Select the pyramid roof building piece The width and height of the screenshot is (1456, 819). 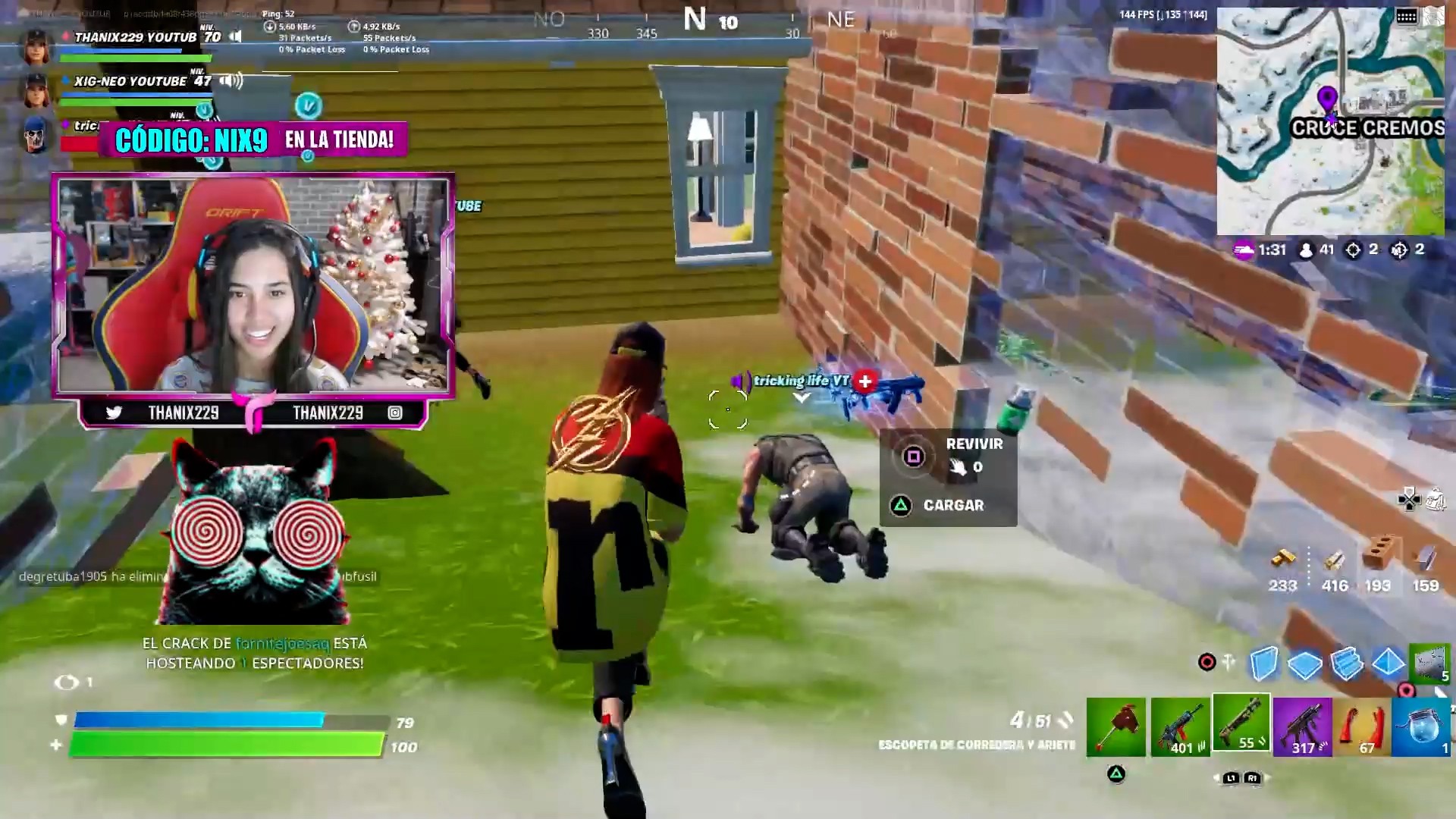1388,662
